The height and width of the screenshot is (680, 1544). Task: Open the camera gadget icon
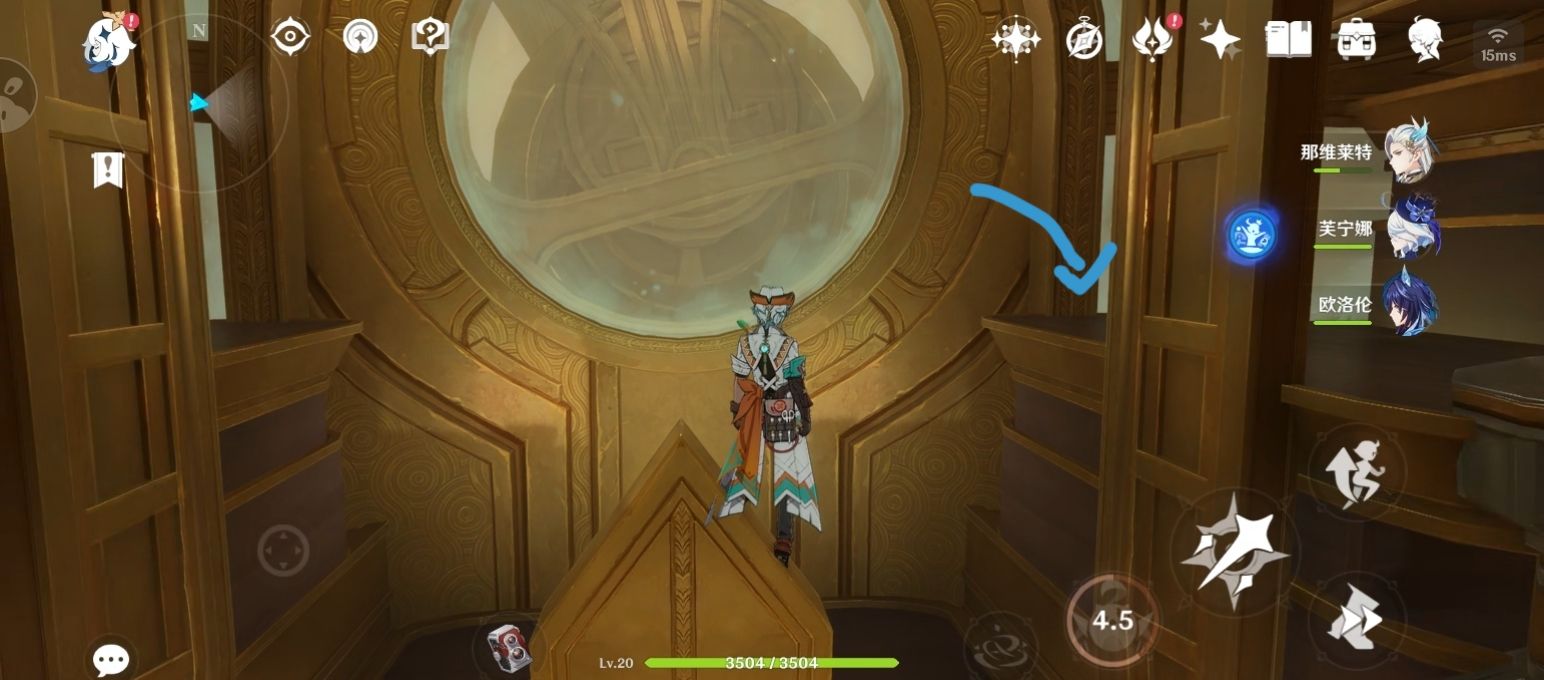507,646
